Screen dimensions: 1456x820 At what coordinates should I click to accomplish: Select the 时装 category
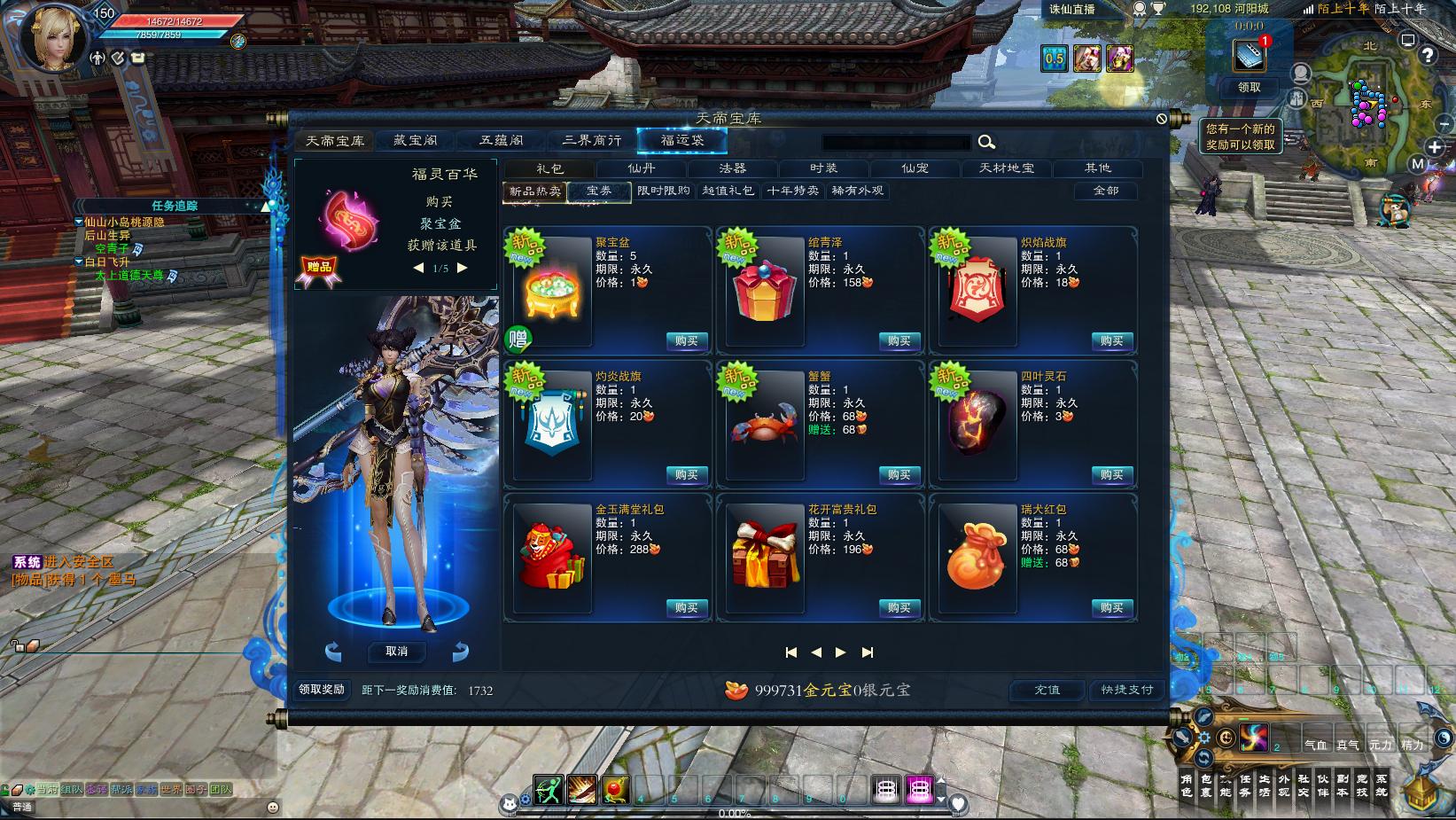pos(823,168)
